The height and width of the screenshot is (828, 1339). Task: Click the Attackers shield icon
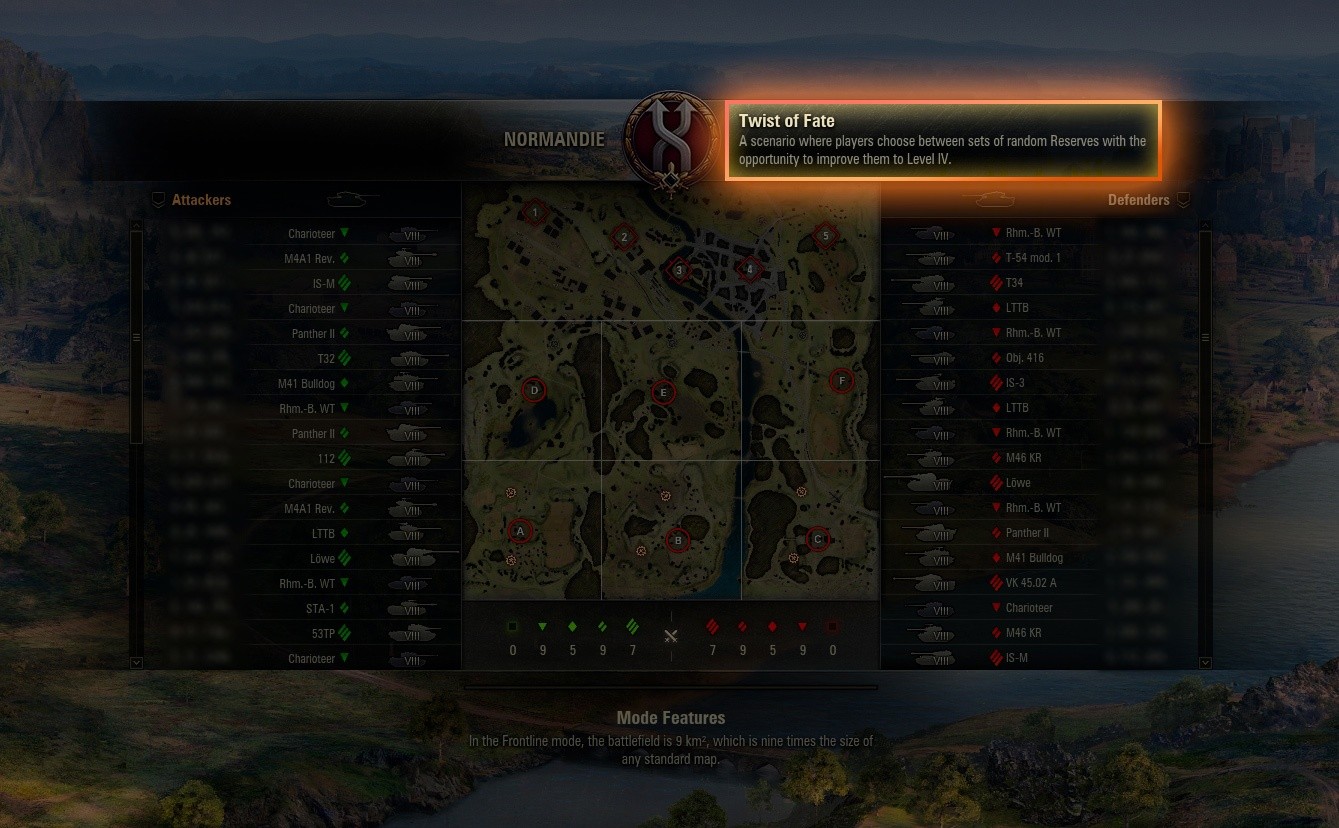click(158, 199)
